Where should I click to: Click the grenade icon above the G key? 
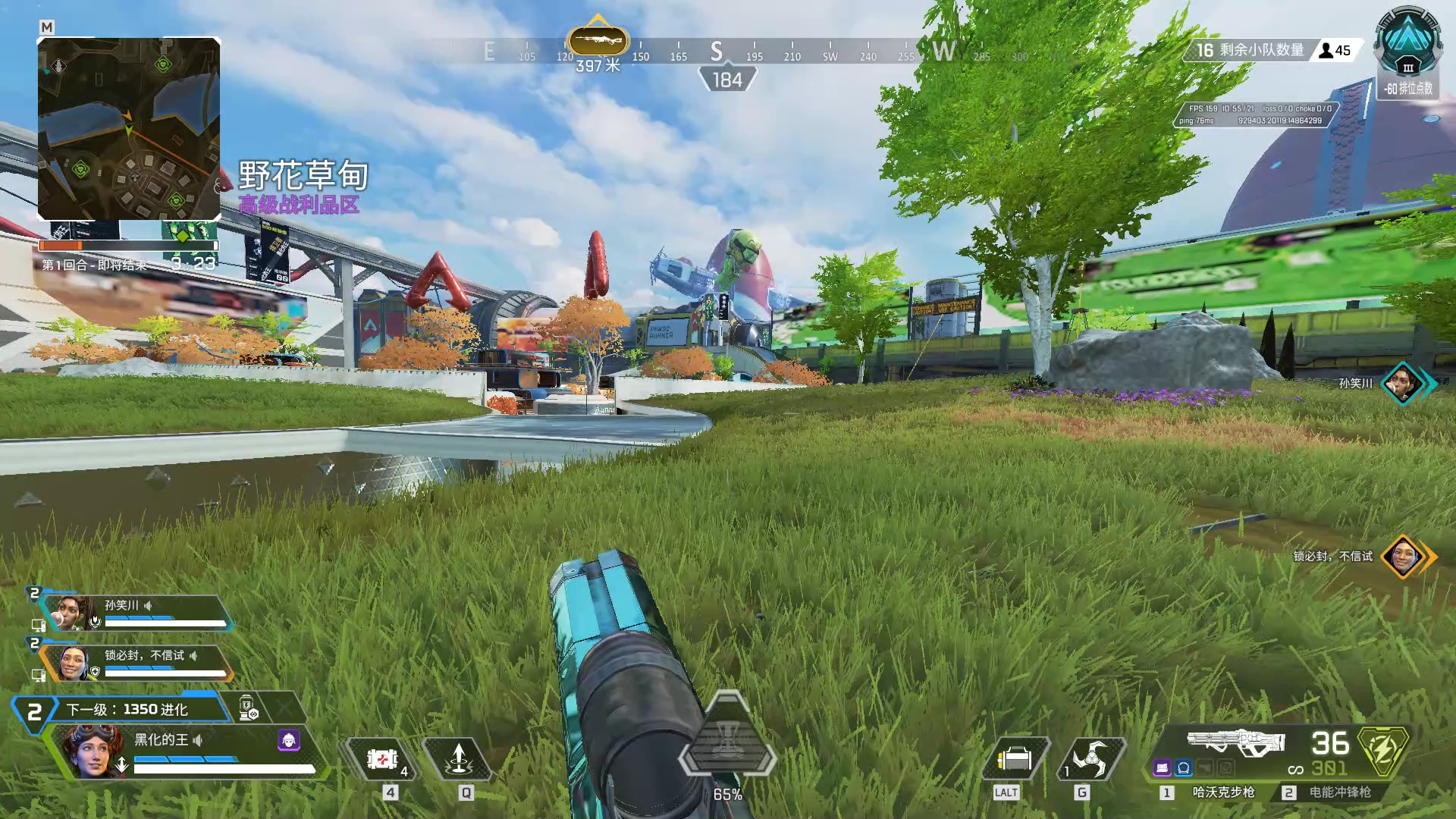click(1090, 757)
